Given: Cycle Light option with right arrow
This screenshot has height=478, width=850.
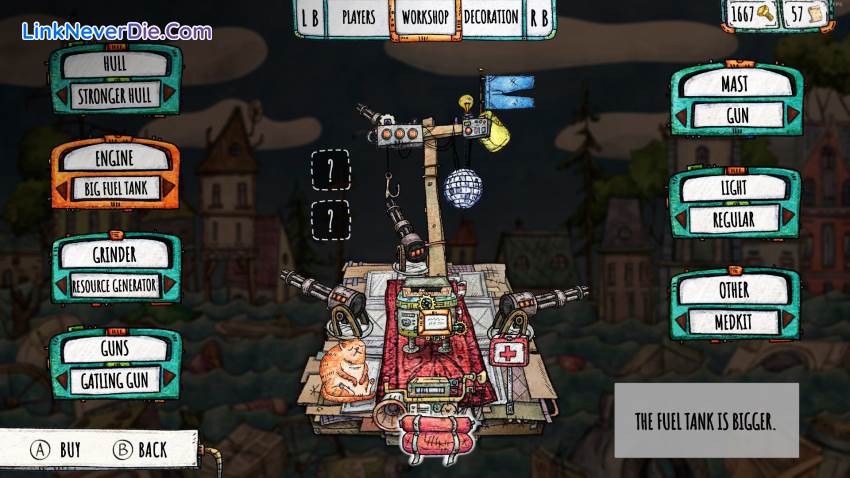Looking at the screenshot, I should (790, 218).
